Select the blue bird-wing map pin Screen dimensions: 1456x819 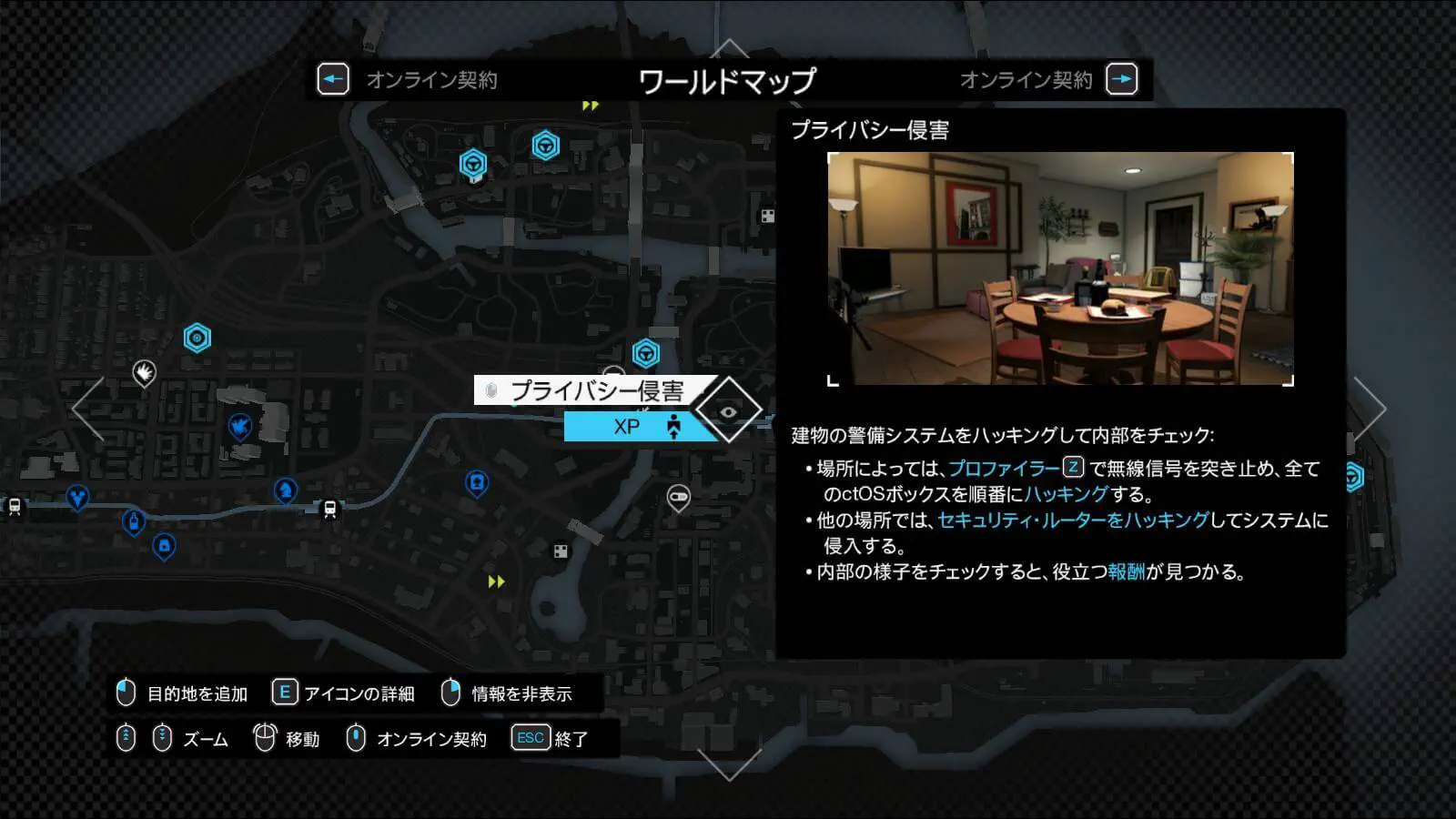pyautogui.click(x=239, y=426)
